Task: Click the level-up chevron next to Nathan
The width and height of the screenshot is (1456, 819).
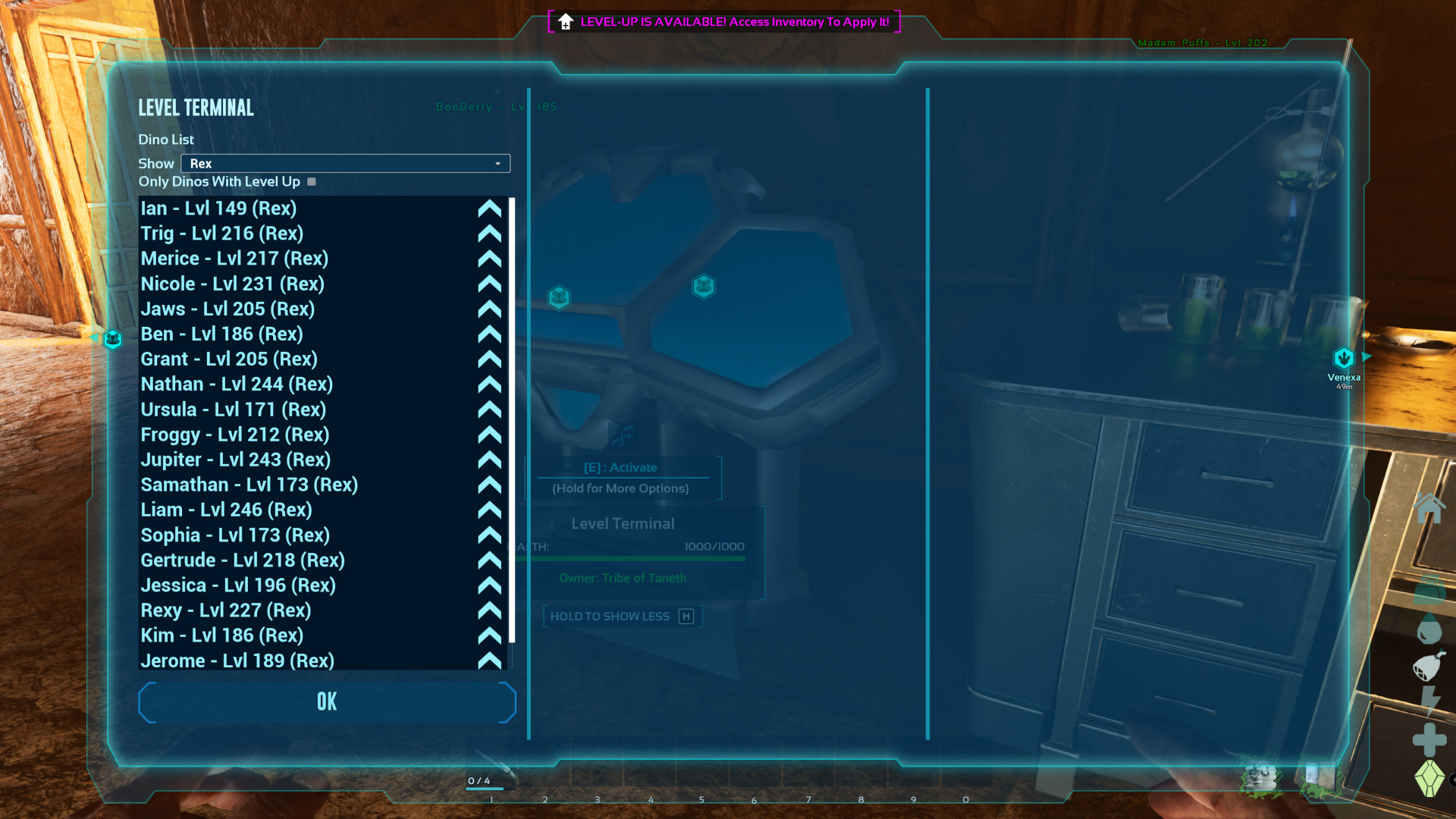Action: click(489, 384)
